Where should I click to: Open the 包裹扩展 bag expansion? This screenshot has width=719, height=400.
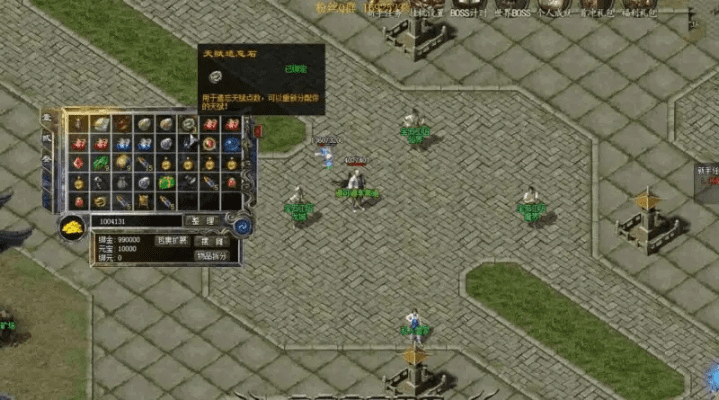170,241
